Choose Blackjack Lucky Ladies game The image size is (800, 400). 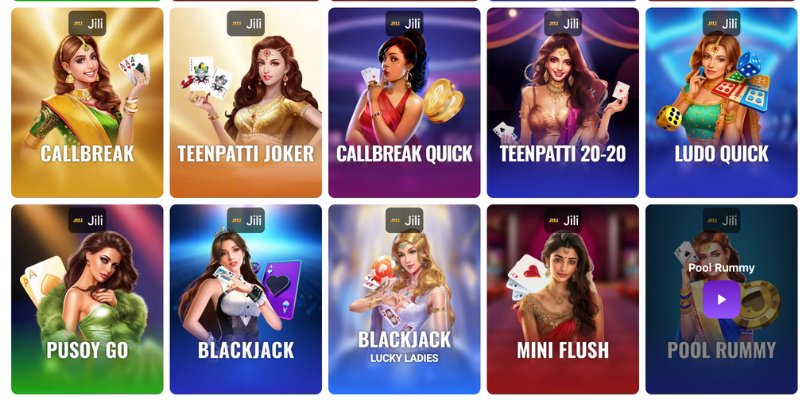(404, 300)
